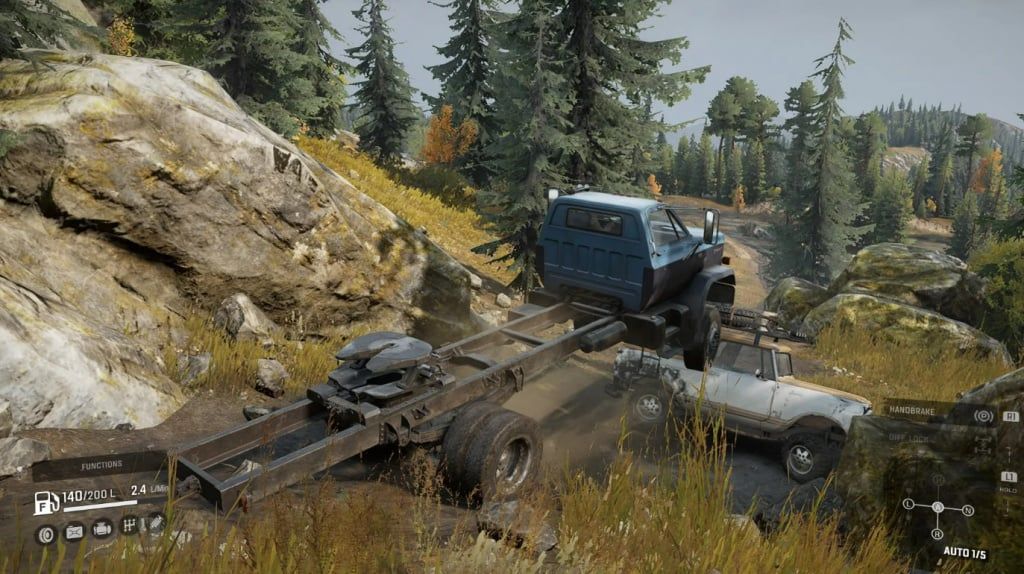Shift to Neutral gear (N)
Viewport: 1024px width, 574px height.
click(968, 510)
